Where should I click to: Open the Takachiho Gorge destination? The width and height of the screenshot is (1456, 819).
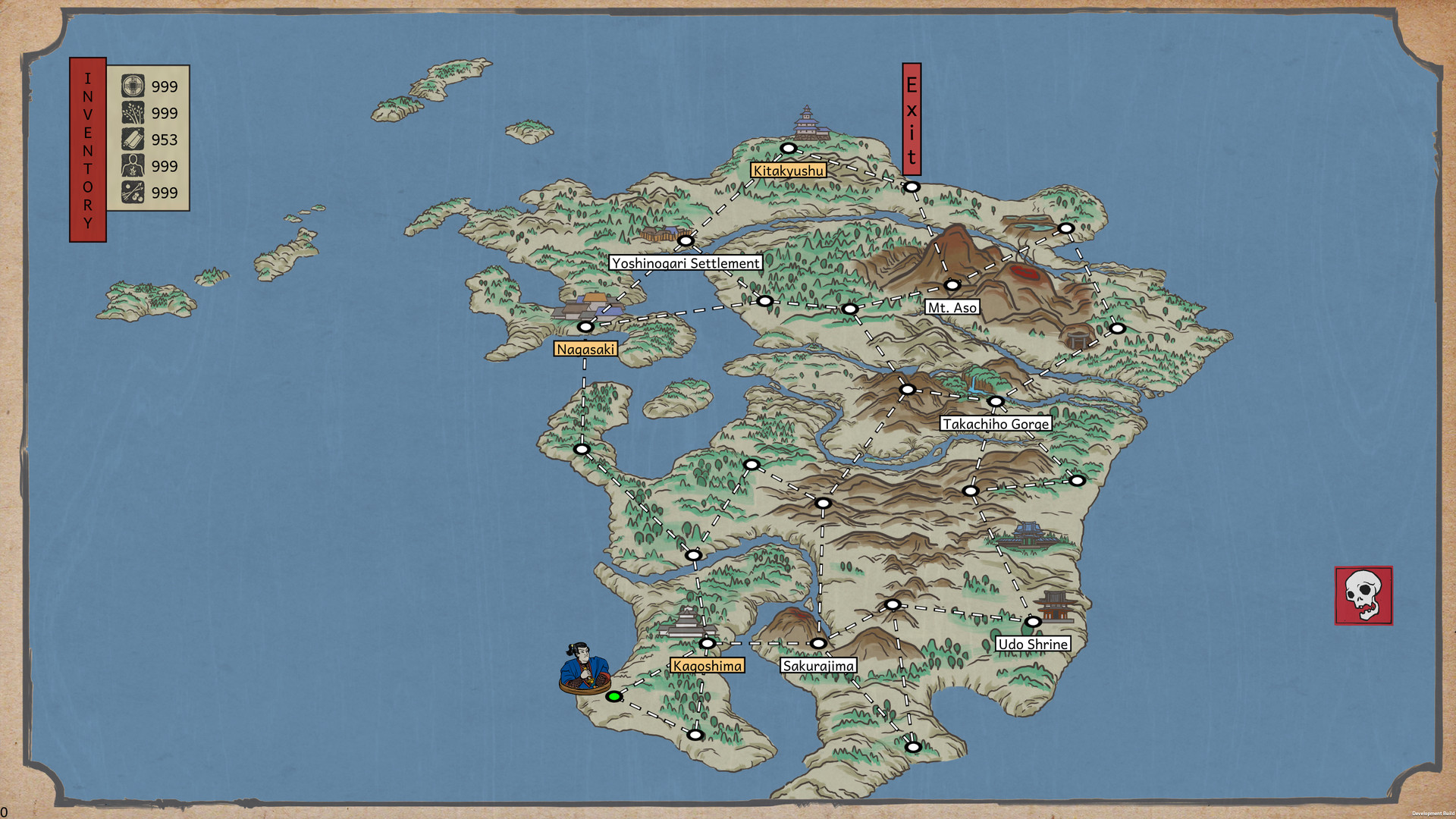995,424
